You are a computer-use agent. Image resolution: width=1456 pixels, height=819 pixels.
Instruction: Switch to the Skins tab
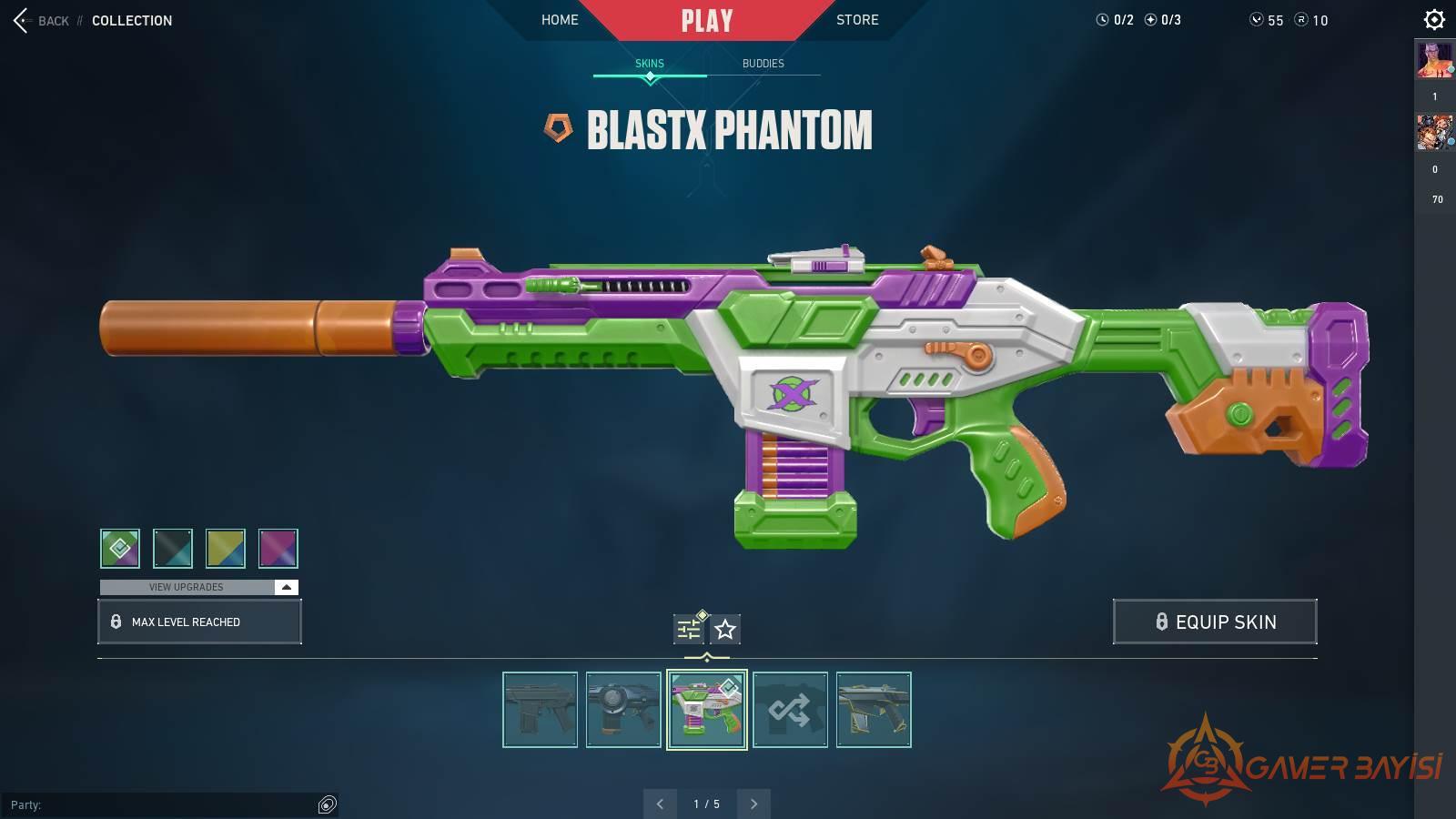[650, 63]
